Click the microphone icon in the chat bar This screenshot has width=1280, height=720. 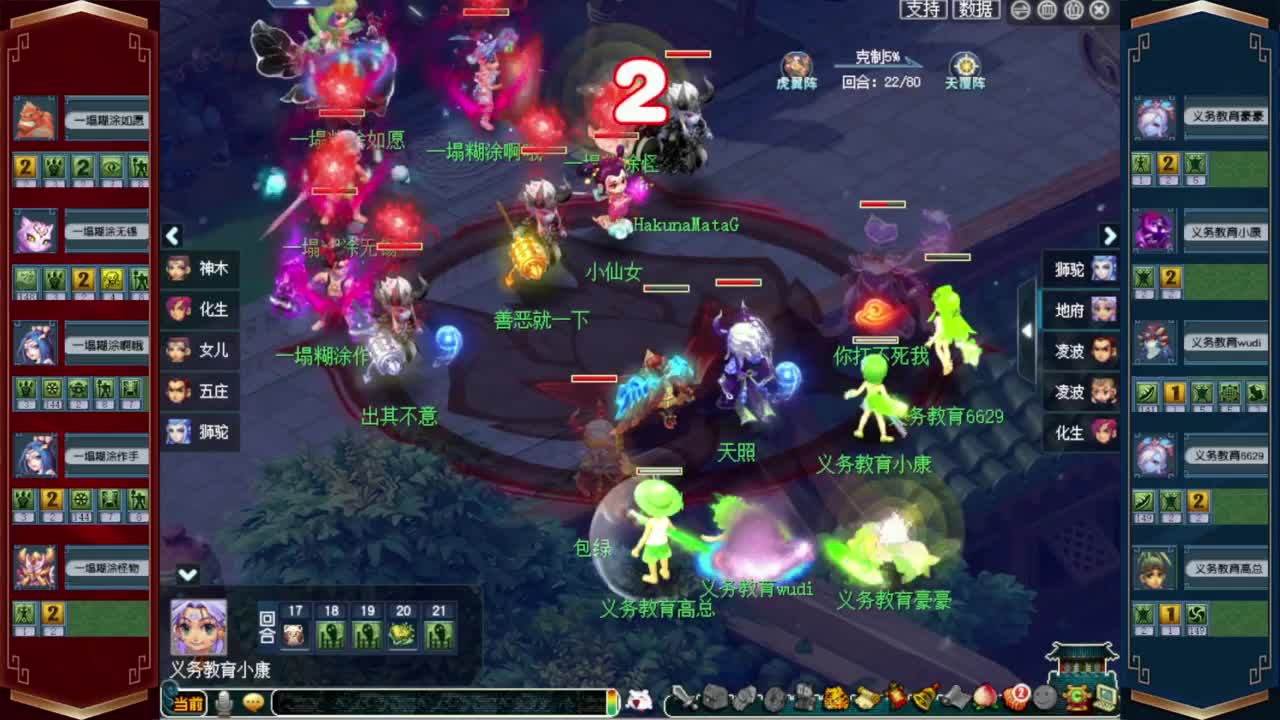[x=224, y=701]
